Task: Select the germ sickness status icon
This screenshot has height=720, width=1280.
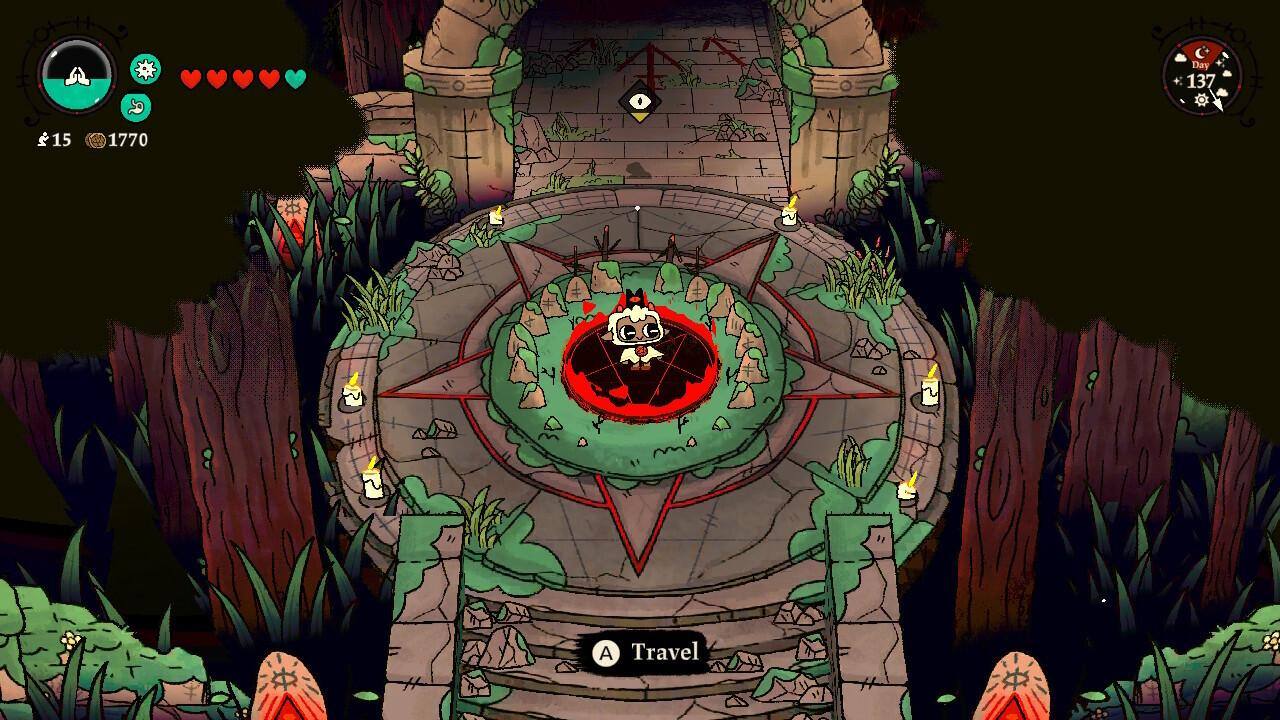Action: coord(146,69)
